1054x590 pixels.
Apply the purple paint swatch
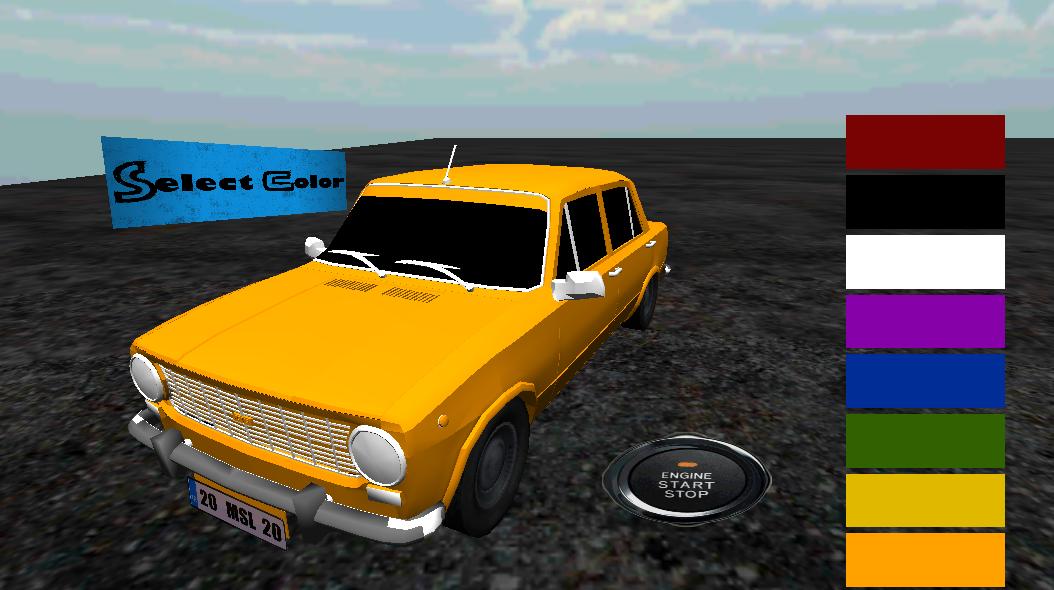925,321
